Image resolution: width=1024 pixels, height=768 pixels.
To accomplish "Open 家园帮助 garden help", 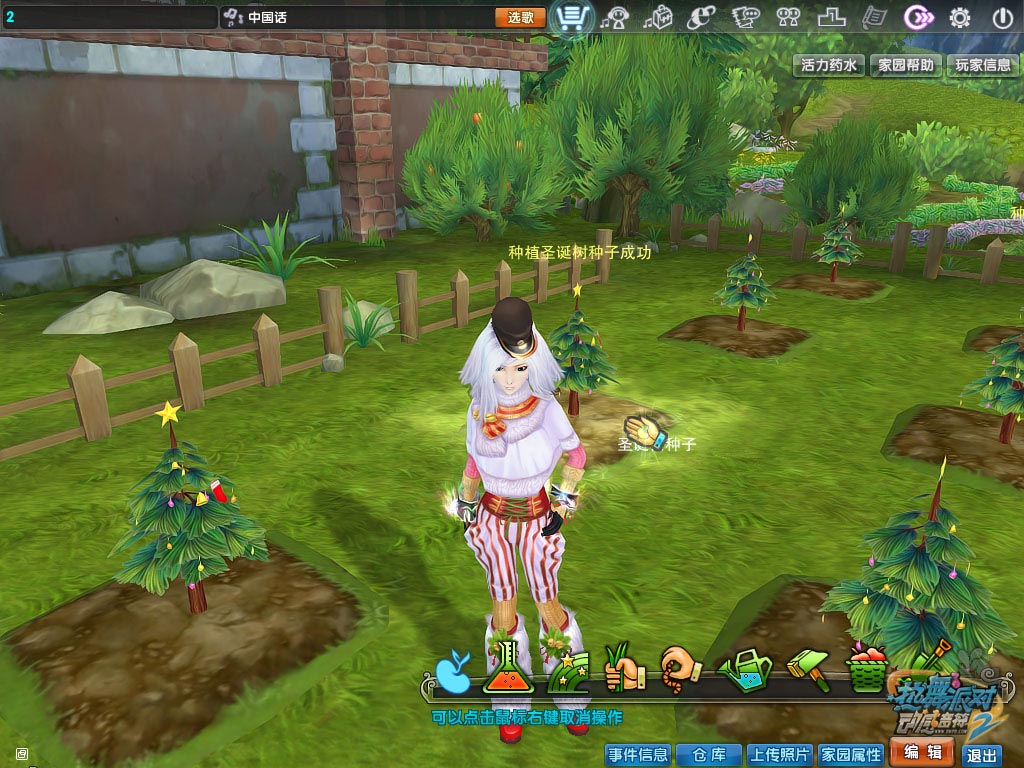I will [x=906, y=65].
